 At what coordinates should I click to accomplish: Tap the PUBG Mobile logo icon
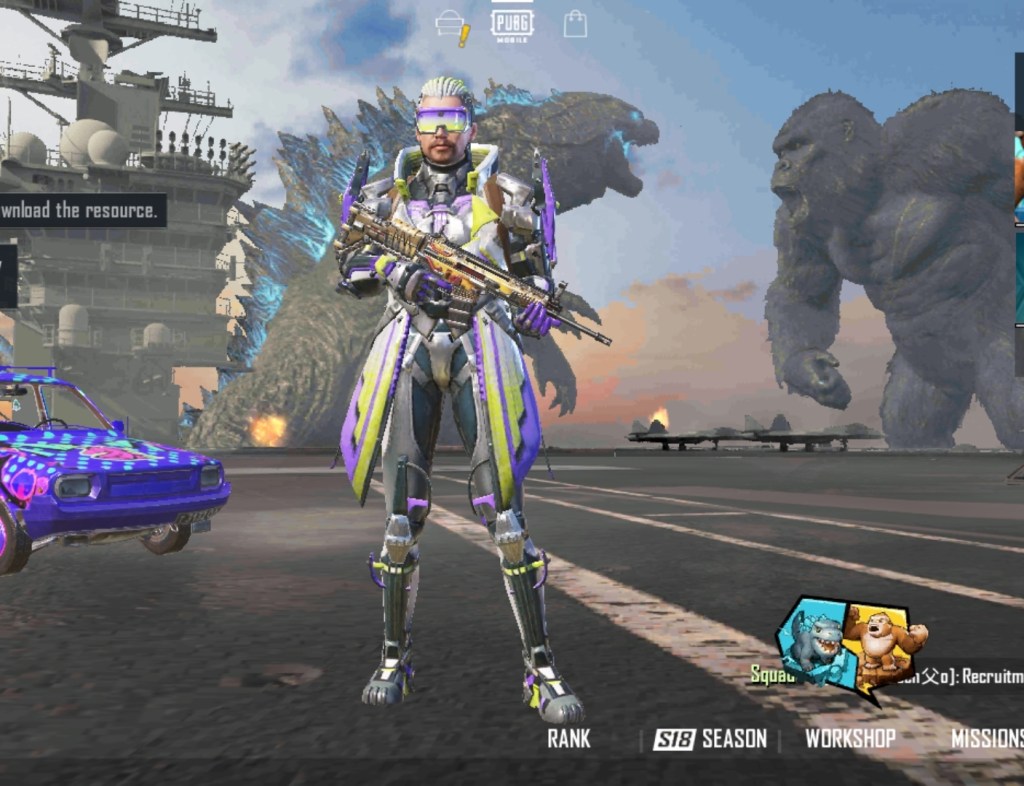[512, 24]
